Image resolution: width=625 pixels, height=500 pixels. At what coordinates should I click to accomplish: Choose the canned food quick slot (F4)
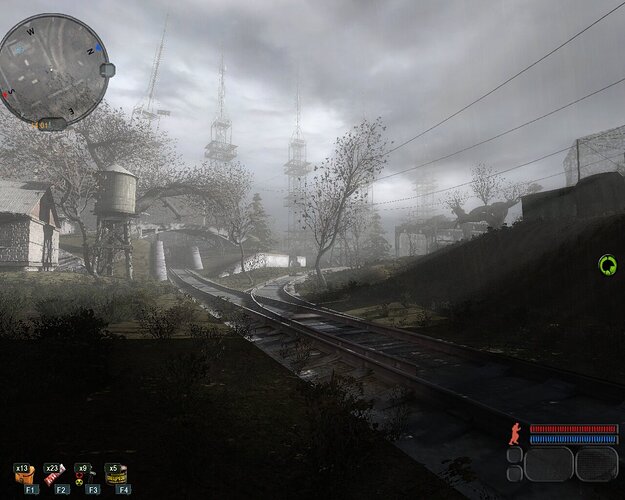pyautogui.click(x=117, y=474)
